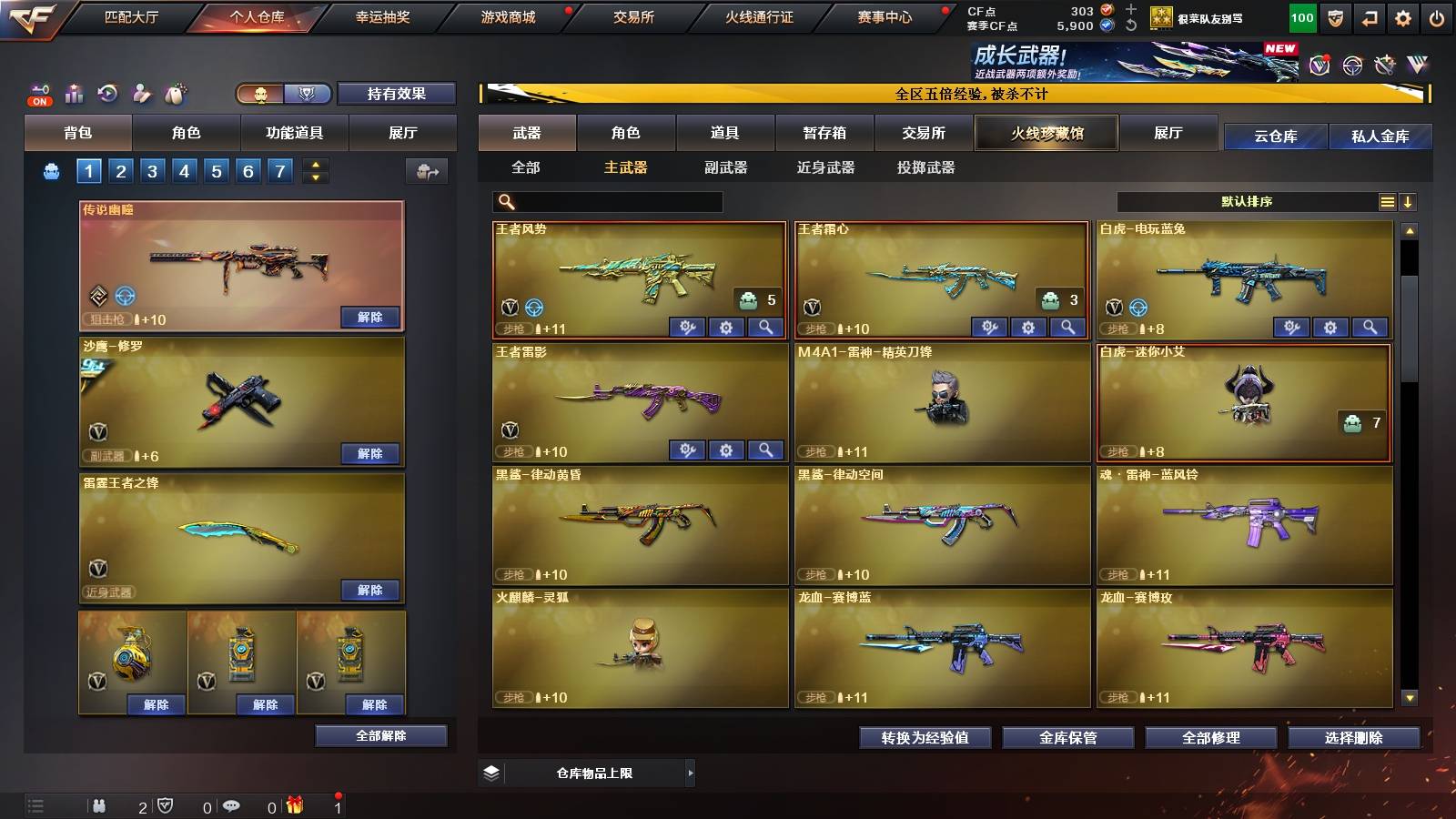This screenshot has height=819, width=1456.
Task: Switch to the 火线珍藏馆 tab
Action: (1046, 133)
